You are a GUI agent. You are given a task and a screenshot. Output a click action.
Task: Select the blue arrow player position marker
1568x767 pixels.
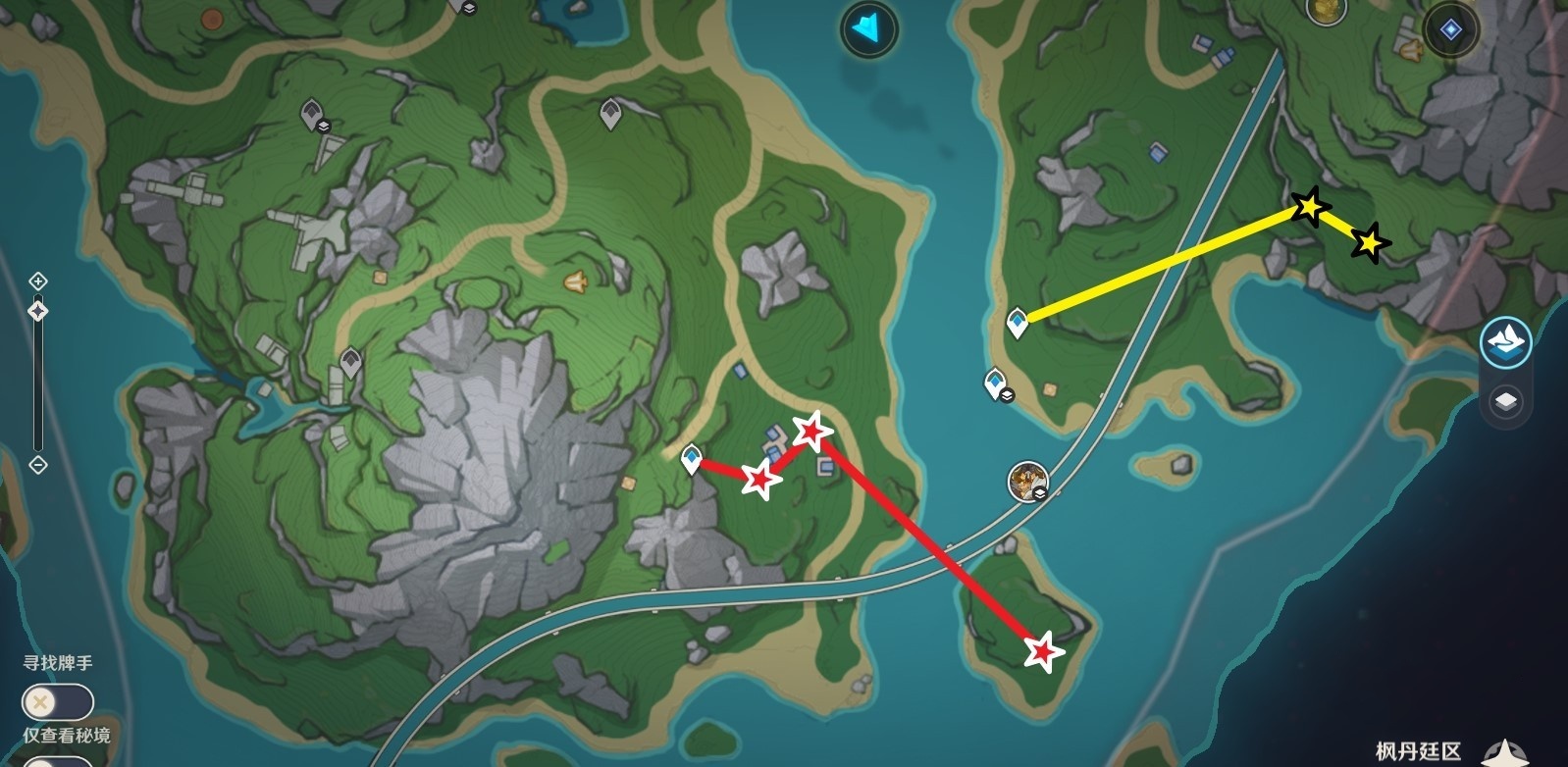(x=868, y=28)
